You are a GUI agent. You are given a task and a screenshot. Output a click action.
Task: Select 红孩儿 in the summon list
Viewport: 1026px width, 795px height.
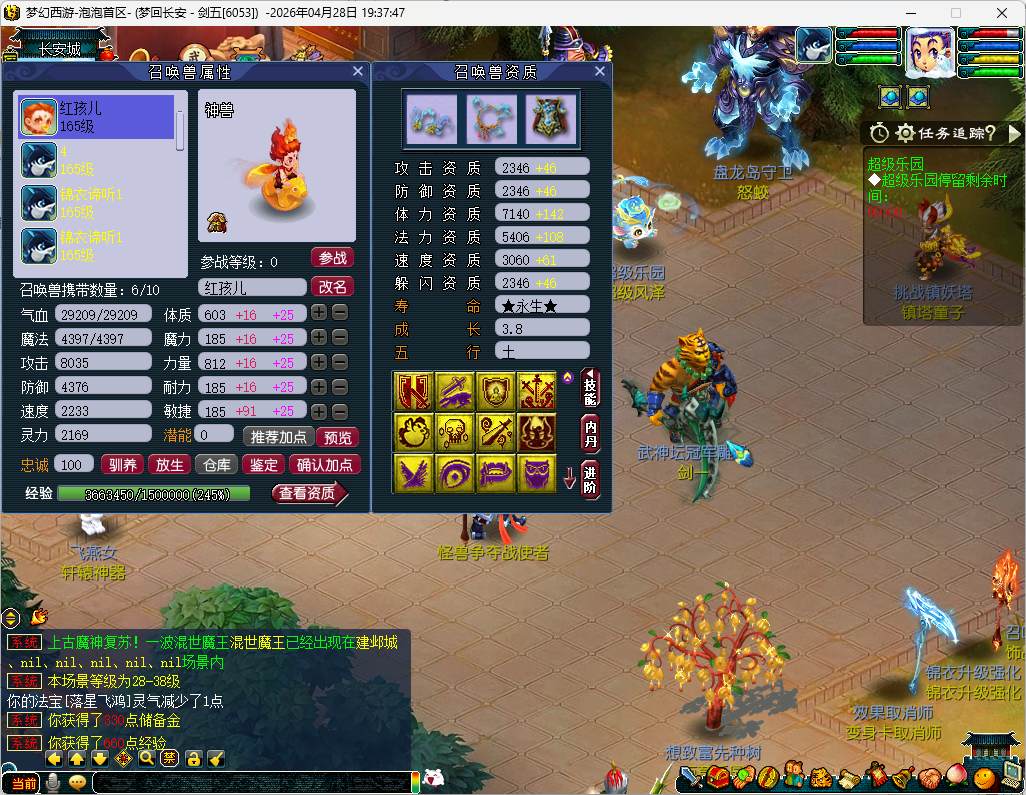coord(96,117)
